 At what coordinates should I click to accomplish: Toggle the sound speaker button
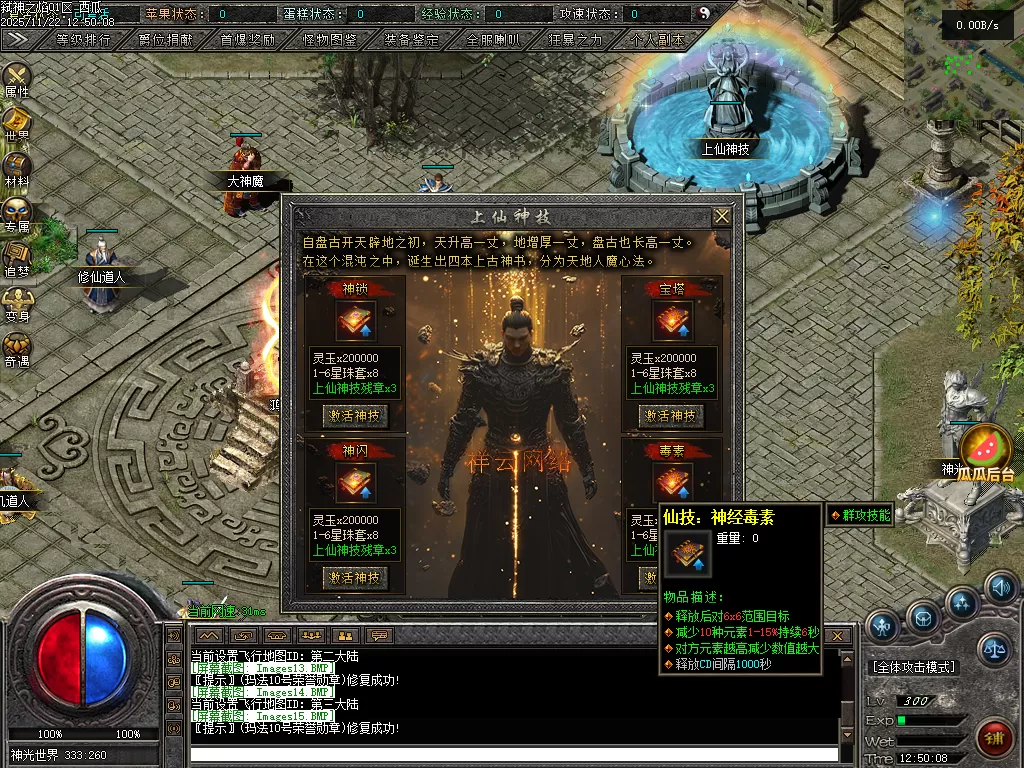click(1000, 588)
